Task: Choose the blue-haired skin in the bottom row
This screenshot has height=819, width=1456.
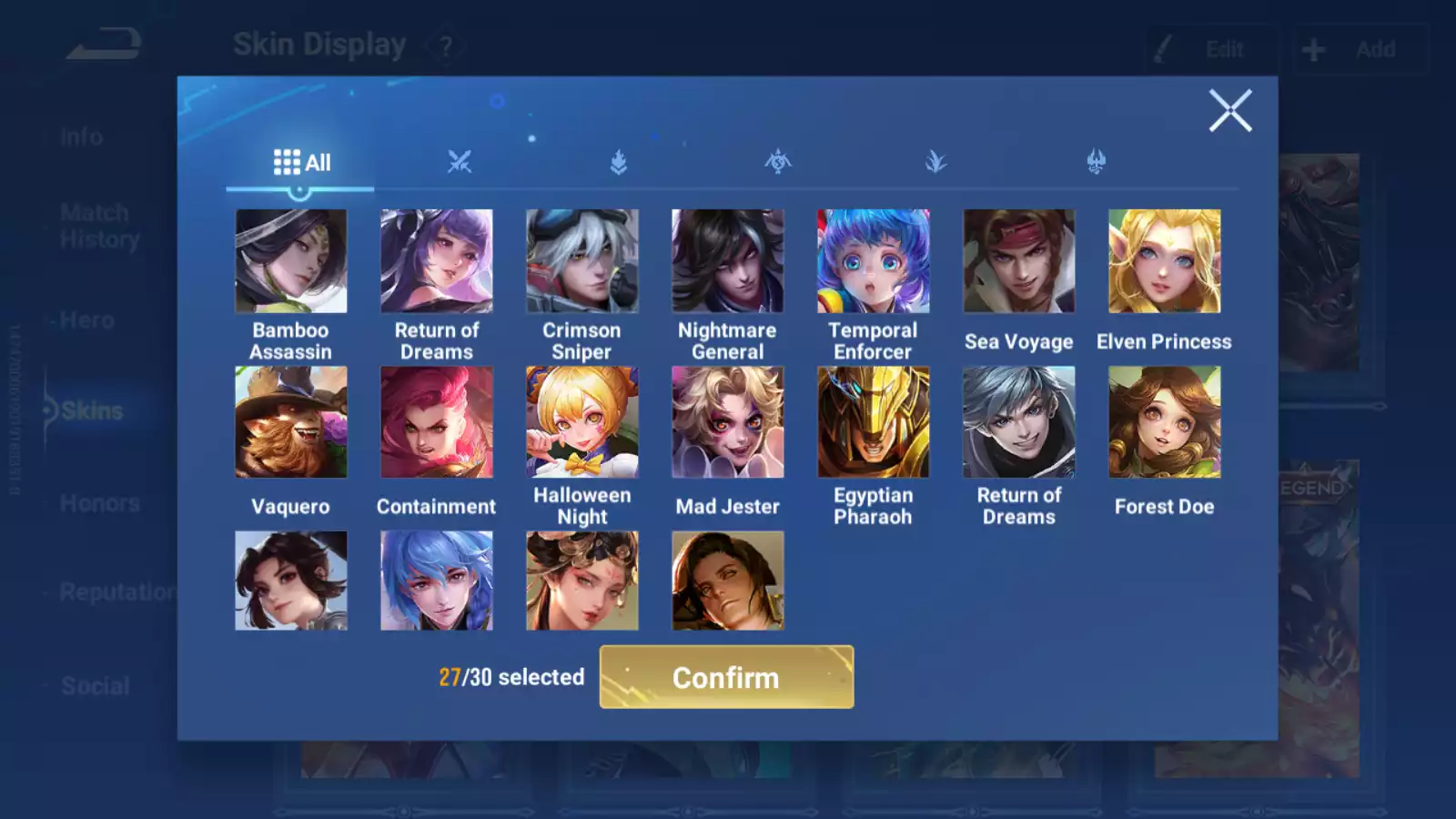Action: coord(437,581)
